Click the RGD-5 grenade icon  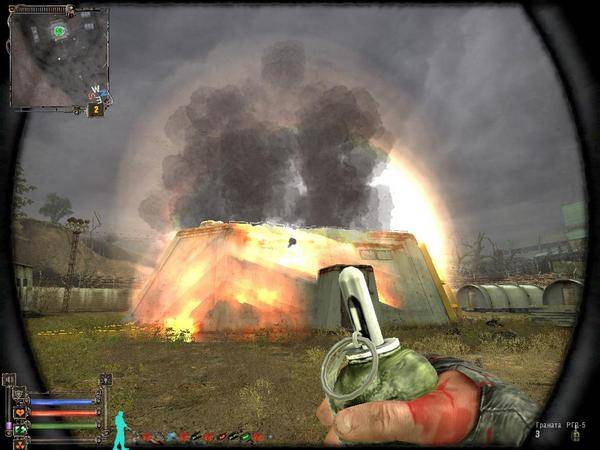pyautogui.click(x=575, y=435)
